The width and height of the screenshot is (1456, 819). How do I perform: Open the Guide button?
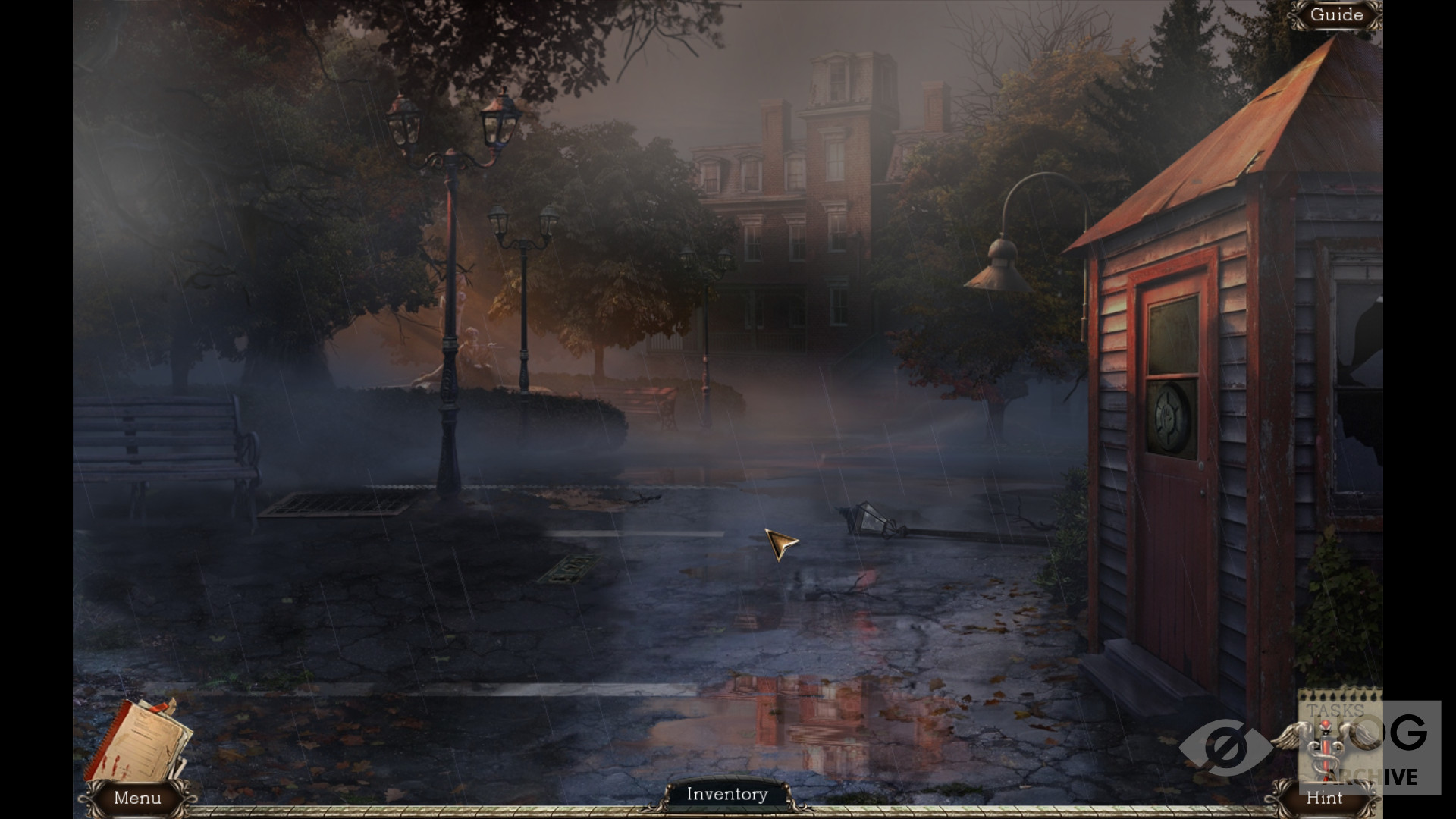coord(1336,15)
